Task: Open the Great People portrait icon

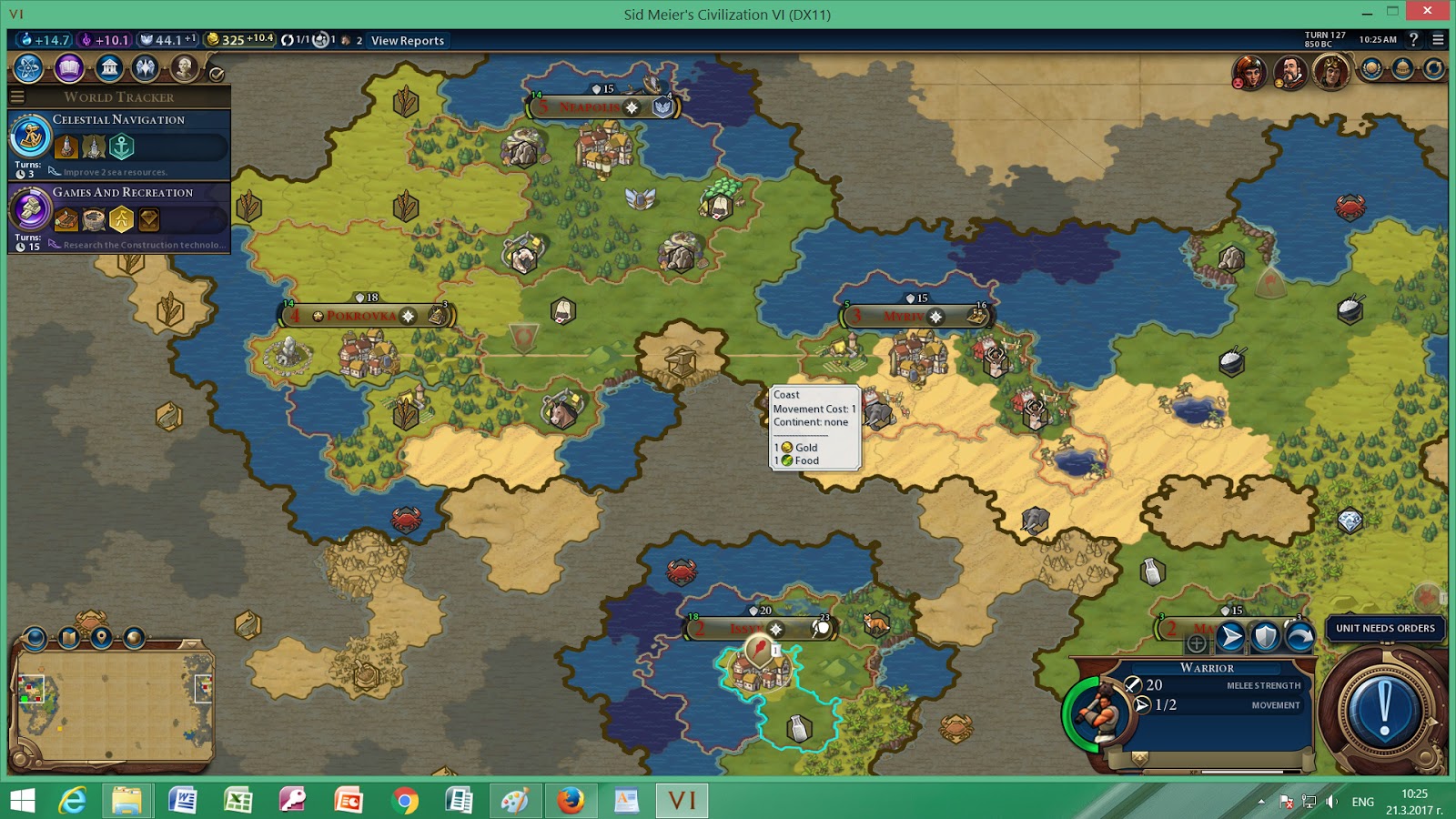Action: pyautogui.click(x=185, y=68)
